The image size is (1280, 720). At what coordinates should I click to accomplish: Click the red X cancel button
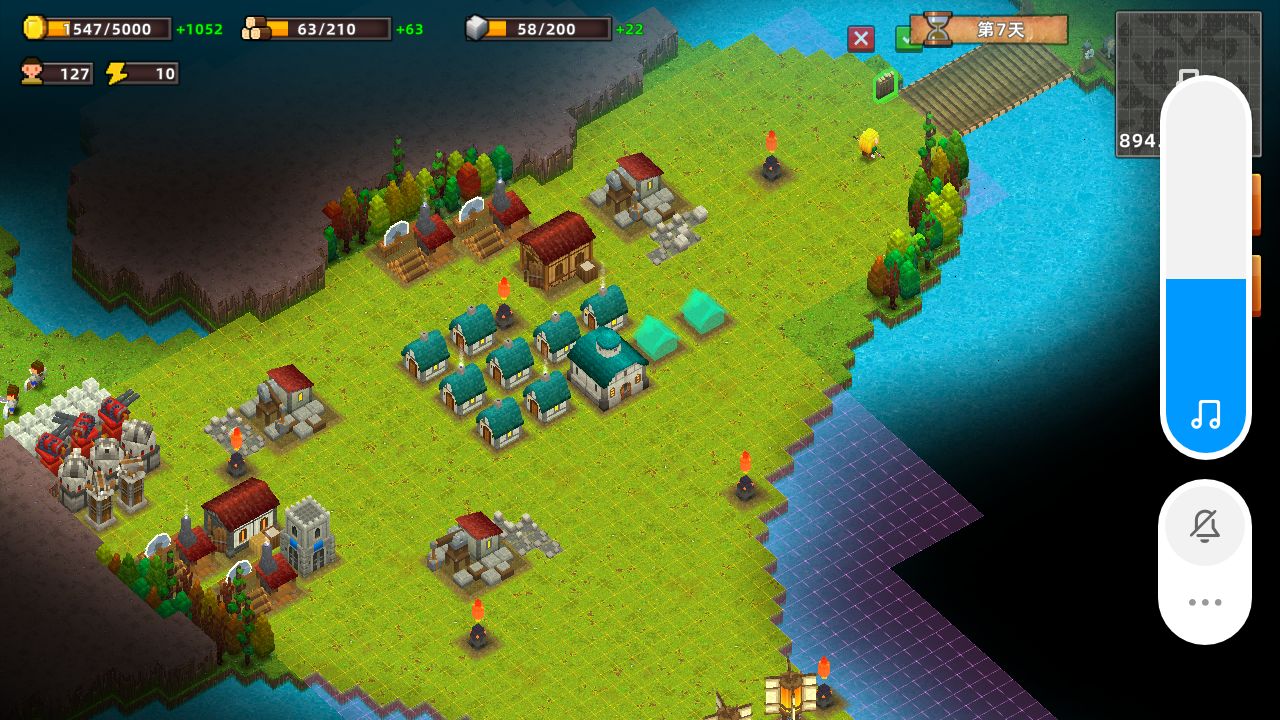click(x=860, y=39)
